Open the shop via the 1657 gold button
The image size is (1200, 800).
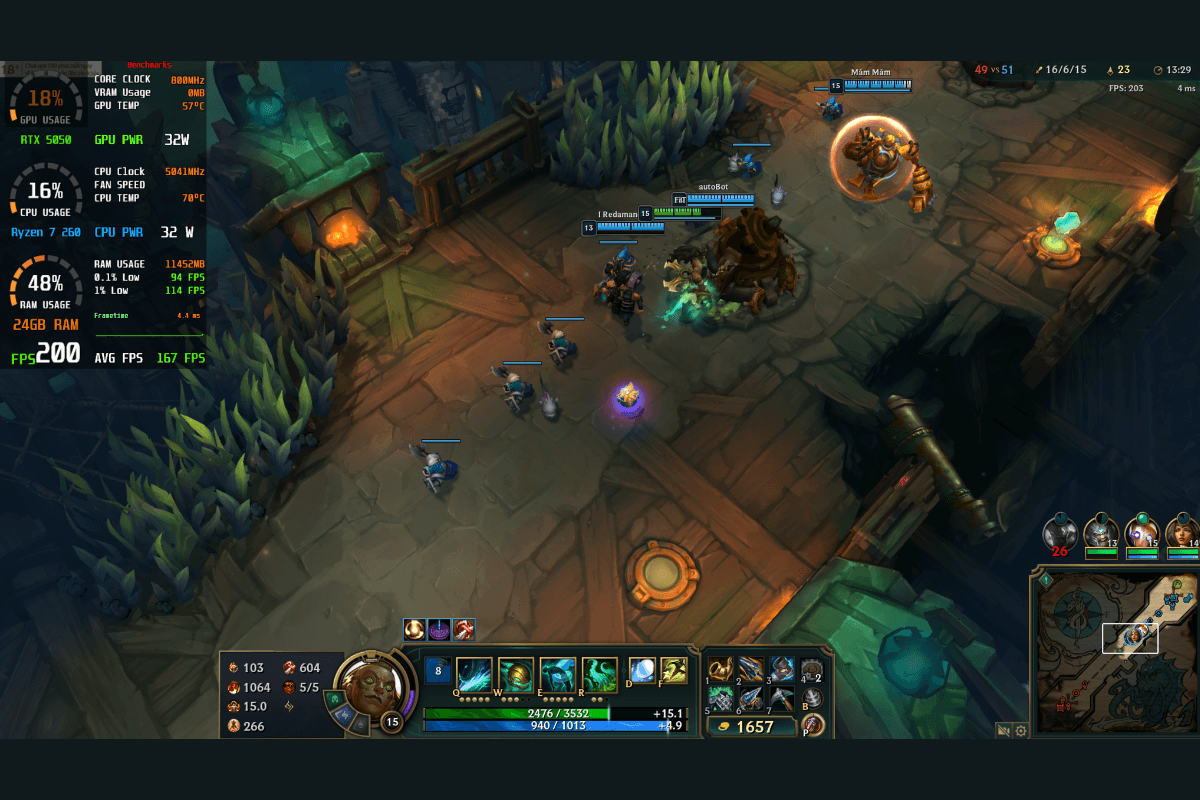[752, 727]
